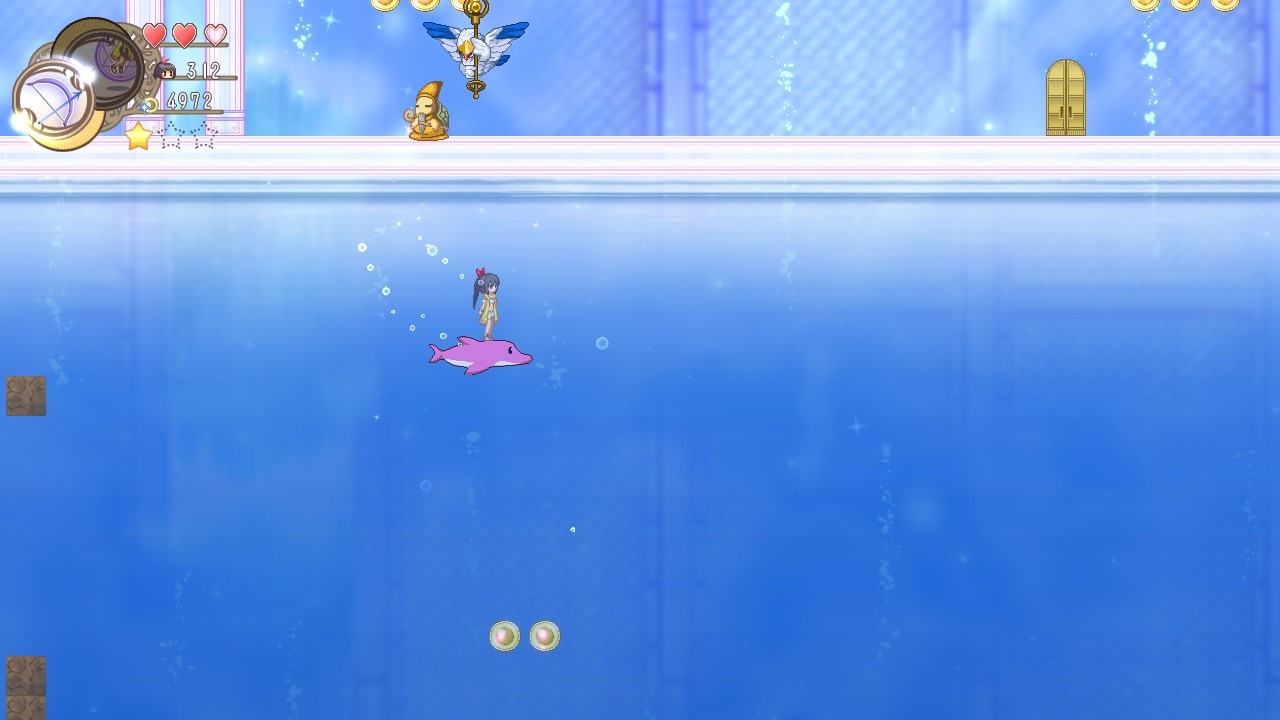Select the pink dolphin underwater
This screenshot has height=720, width=1280.
point(481,355)
